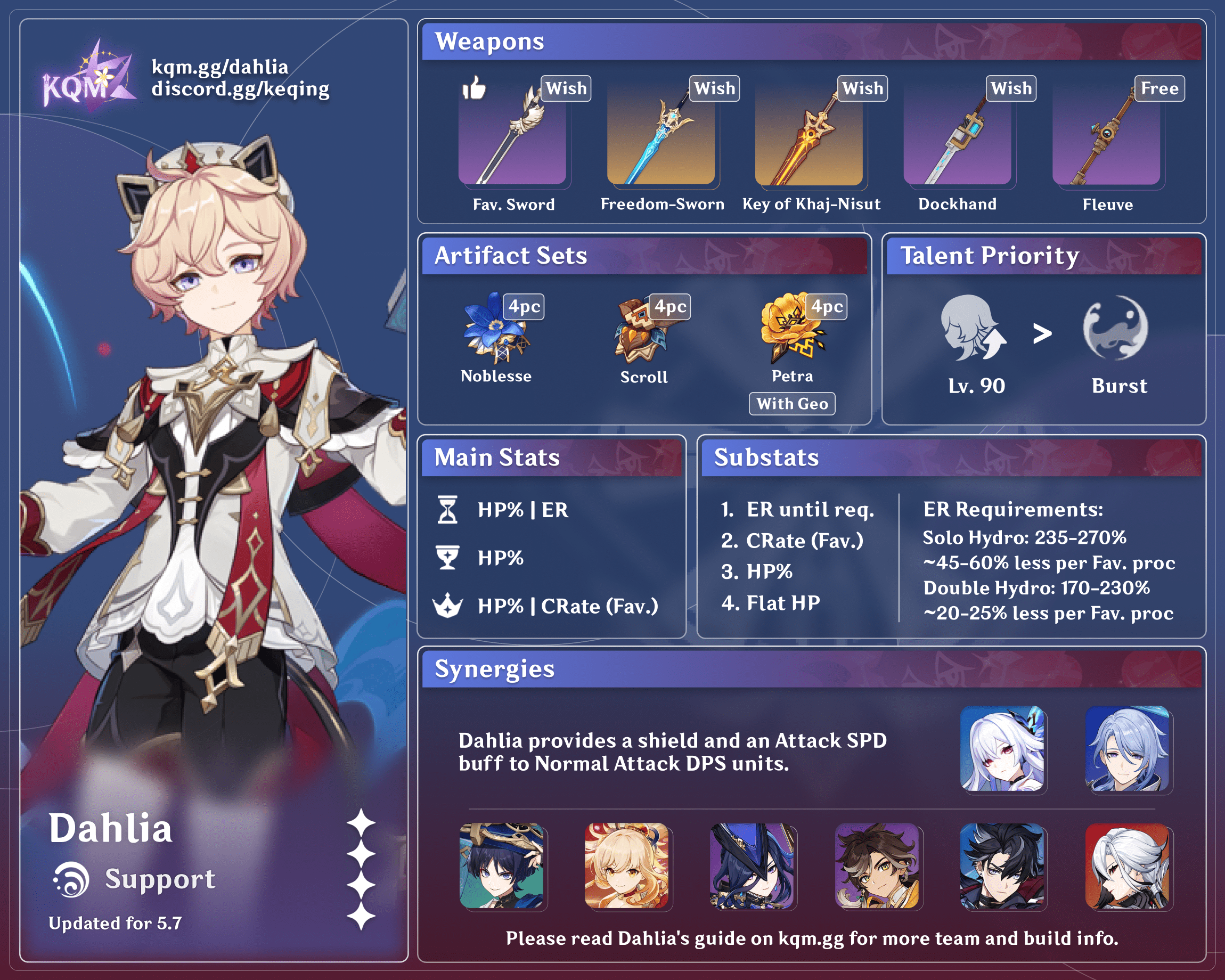Select the Key of Khaj-Nisut sword
Viewport: 1225px width, 980px height.
(809, 136)
